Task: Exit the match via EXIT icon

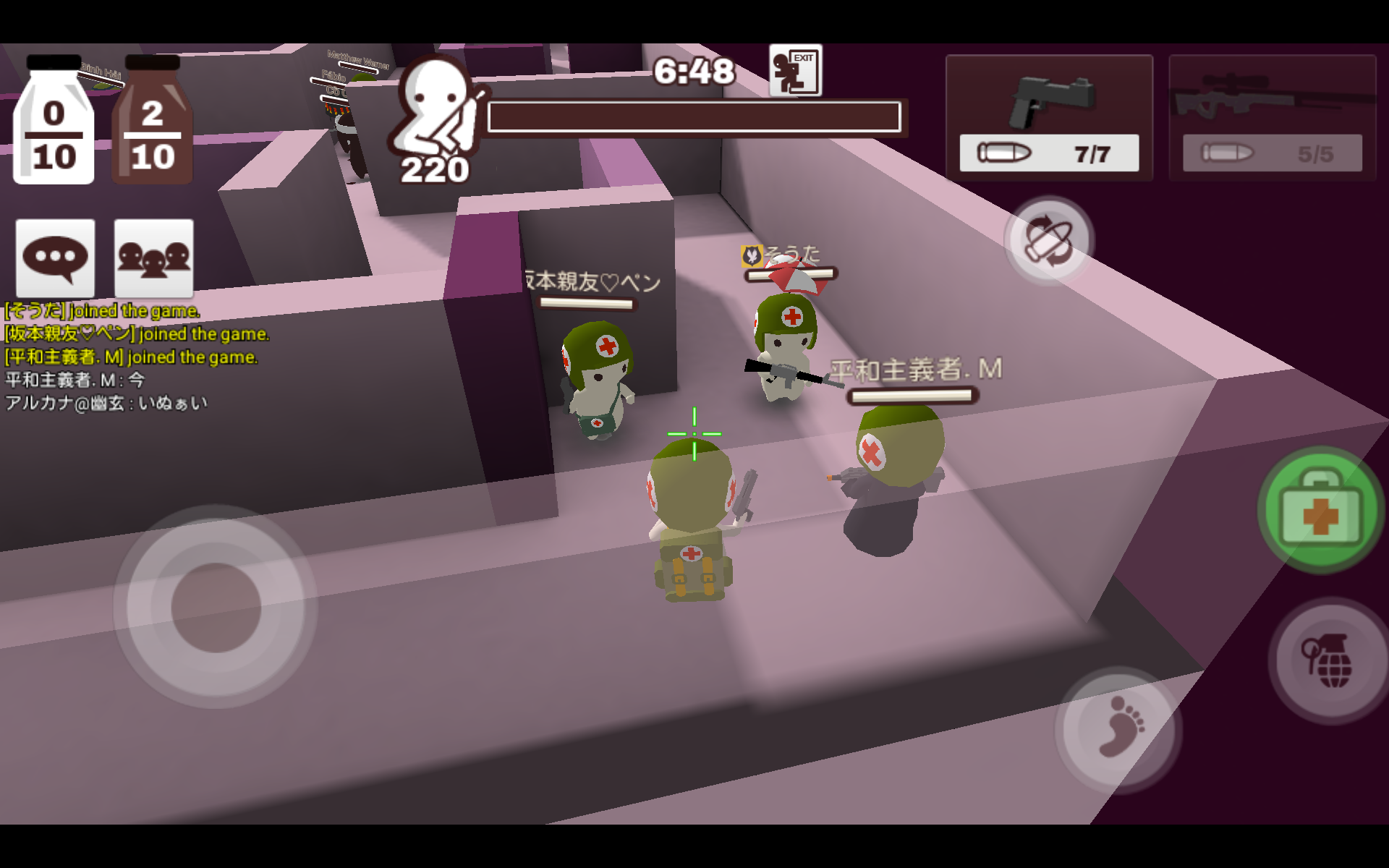Action: [x=795, y=71]
